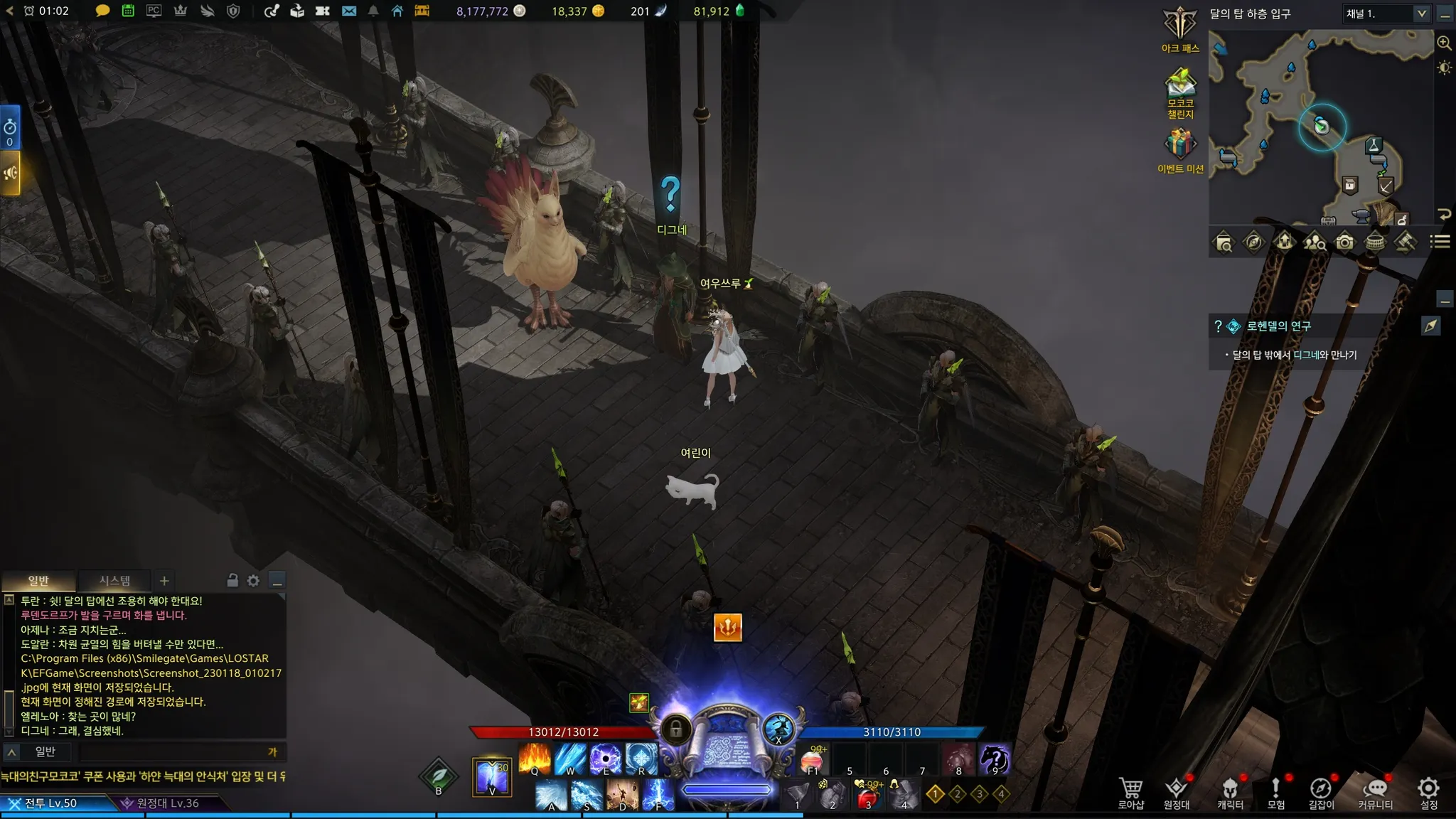Image resolution: width=1456 pixels, height=819 pixels.
Task: Open the 아크 패스 icon
Action: (1180, 30)
